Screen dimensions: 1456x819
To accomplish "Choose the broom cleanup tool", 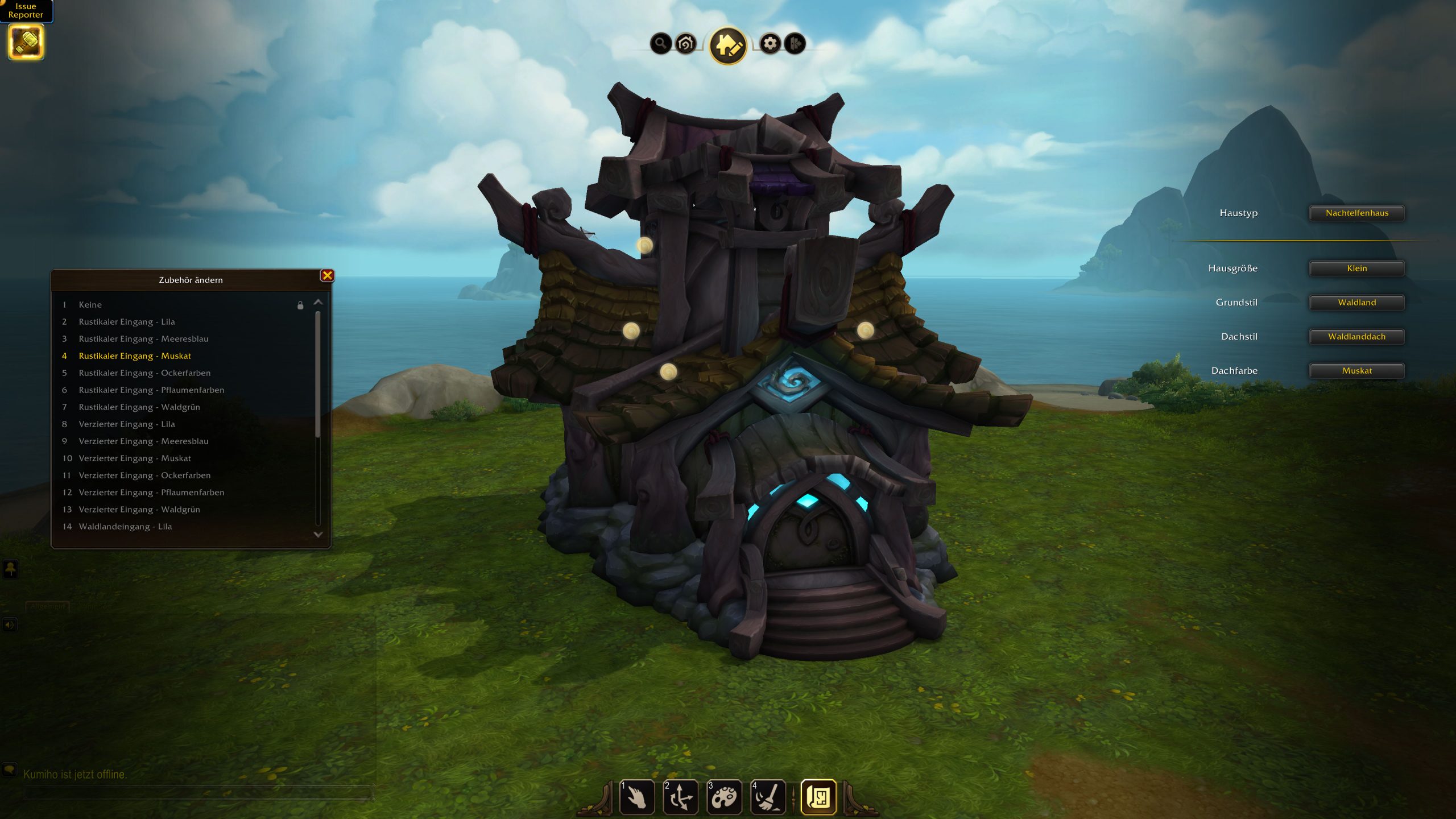I will click(x=768, y=797).
